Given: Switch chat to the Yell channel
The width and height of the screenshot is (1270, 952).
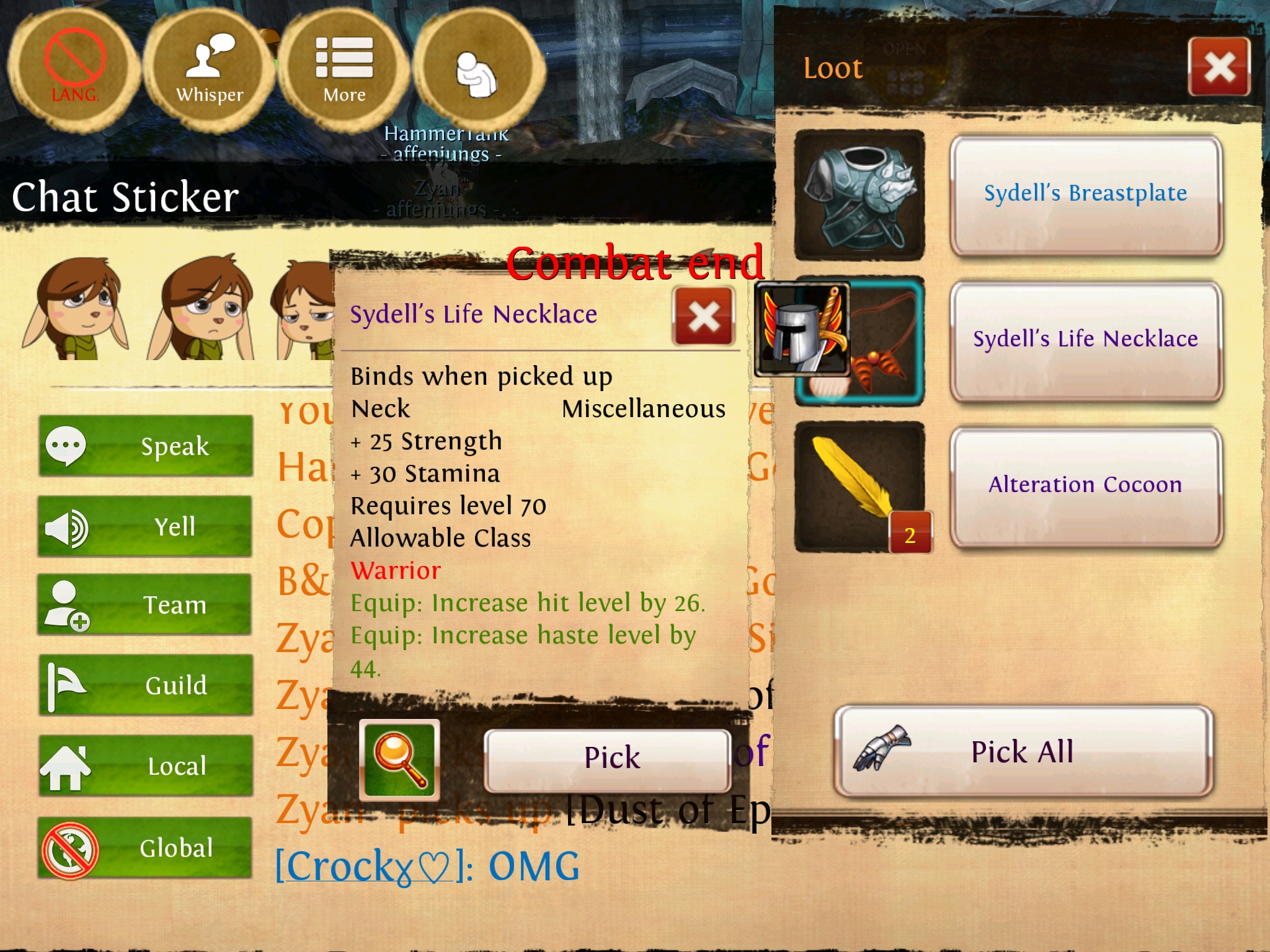Looking at the screenshot, I should pyautogui.click(x=146, y=527).
